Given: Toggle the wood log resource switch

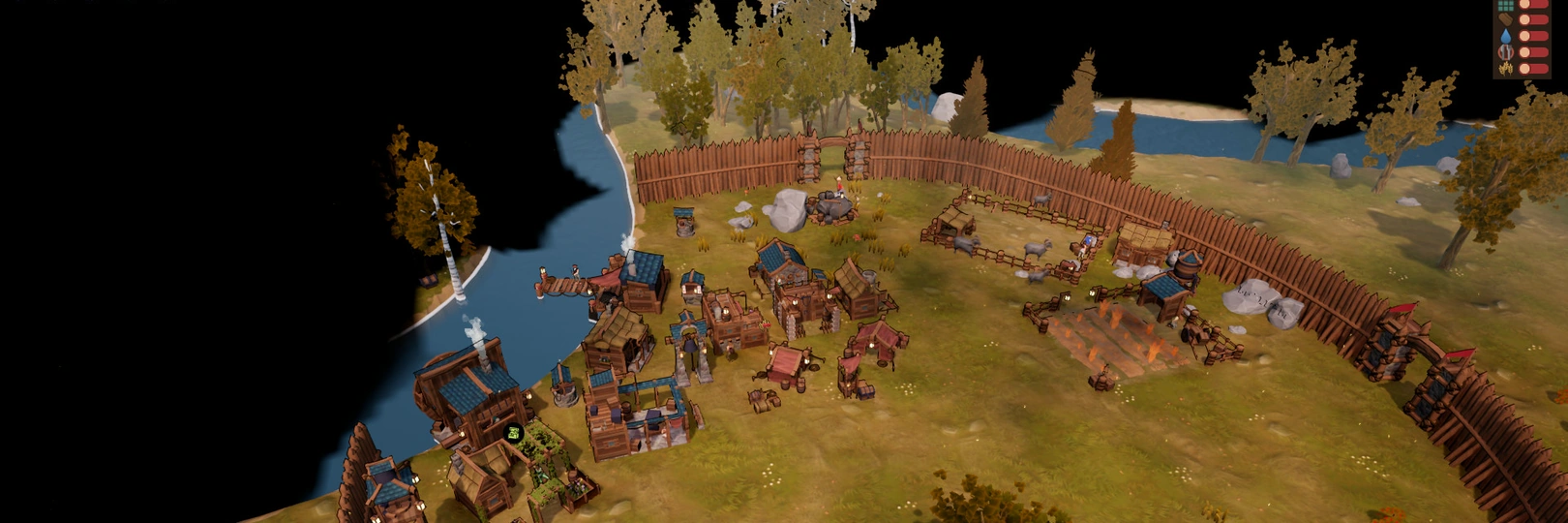Looking at the screenshot, I should pyautogui.click(x=1533, y=20).
